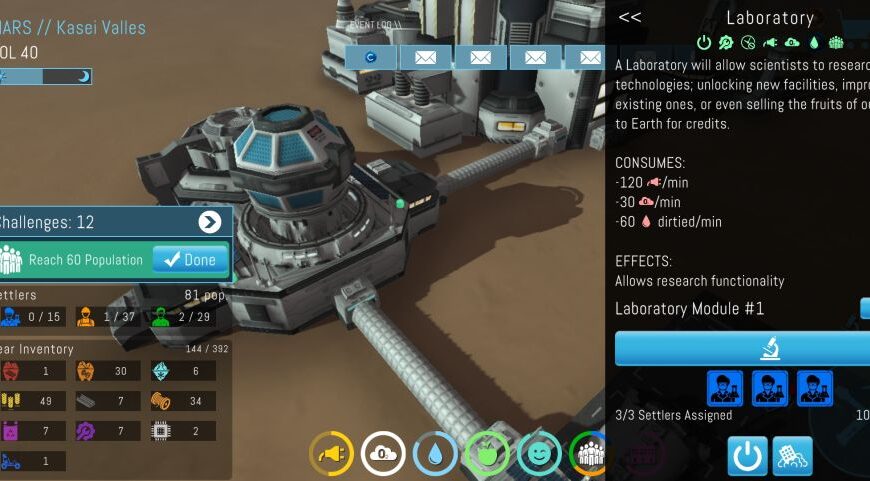
Task: Select the middle assigned scientist settler
Action: [x=770, y=388]
